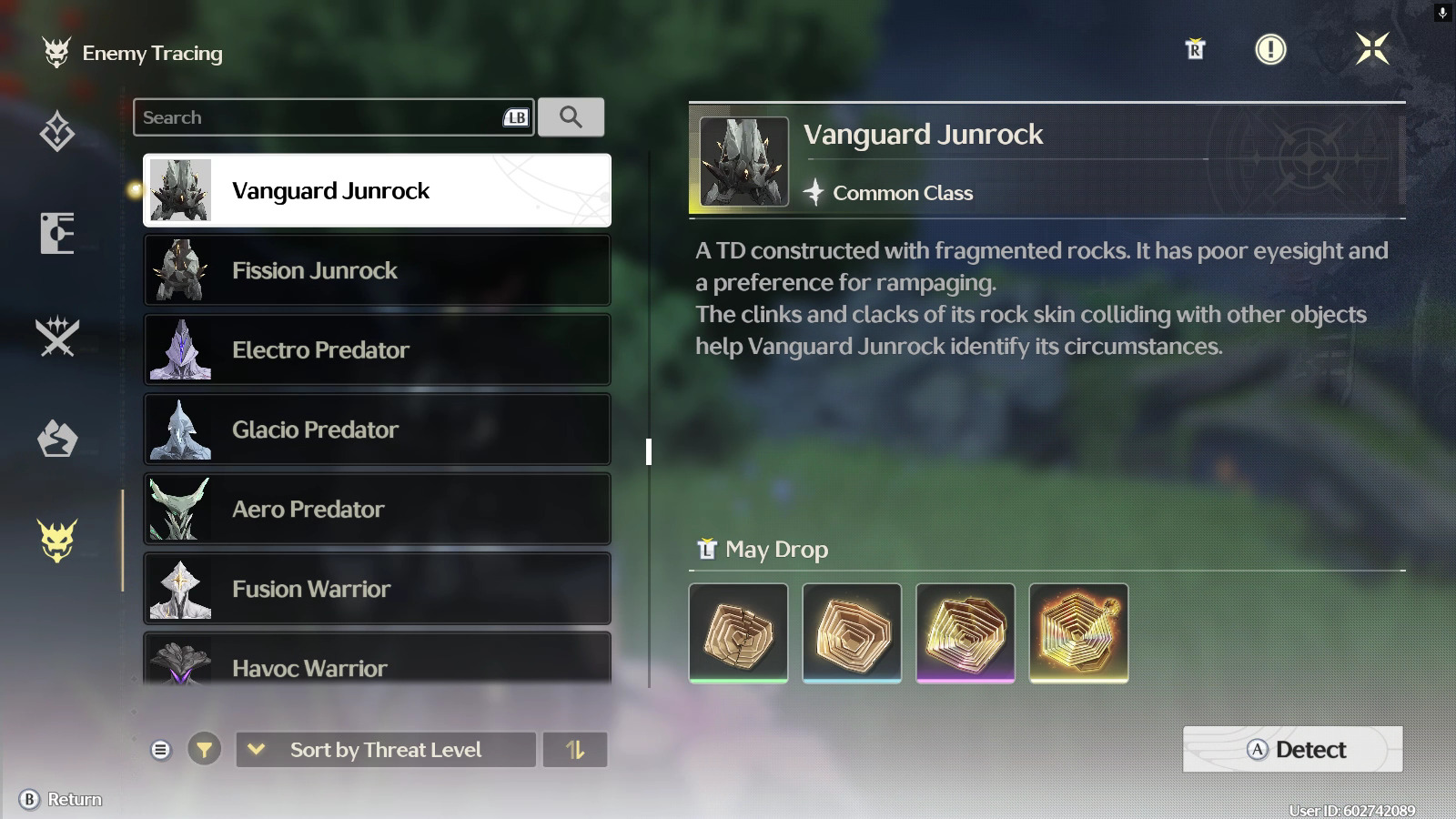Image resolution: width=1456 pixels, height=819 pixels.
Task: Select the Havoc Warrior entry
Action: (x=377, y=664)
